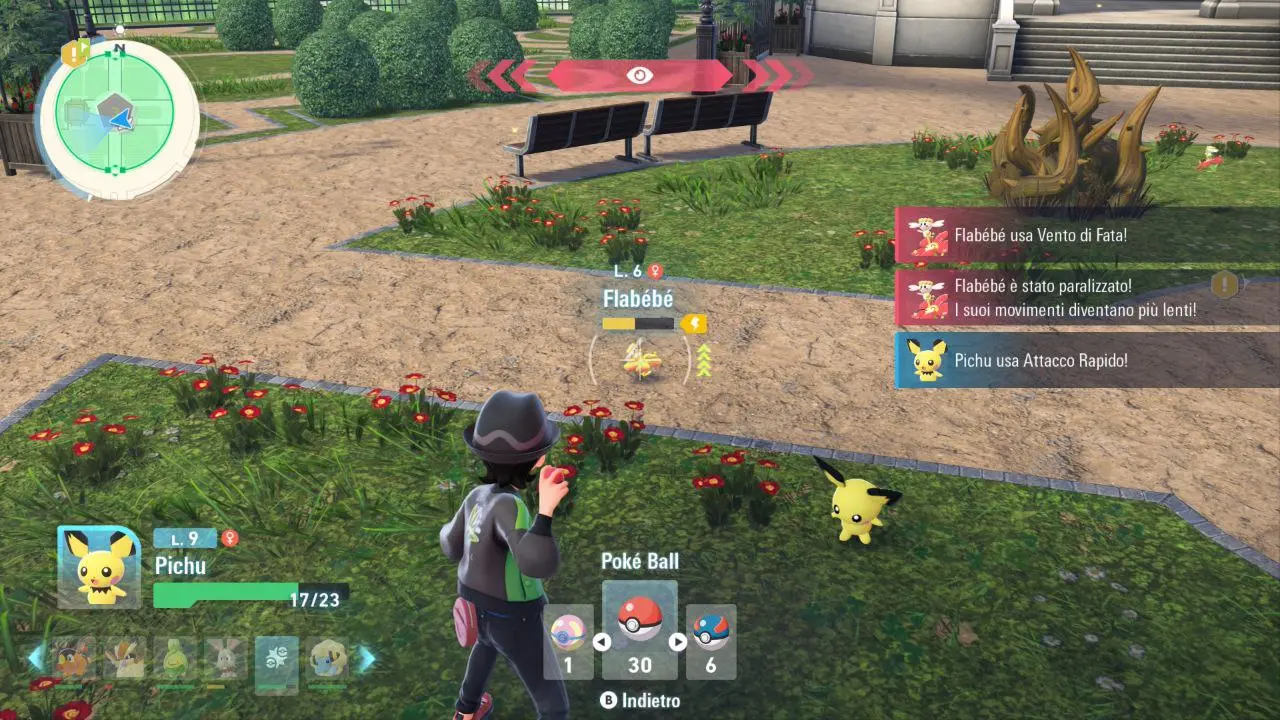1280x720 pixels.
Task: Open the circular minimap
Action: [114, 118]
